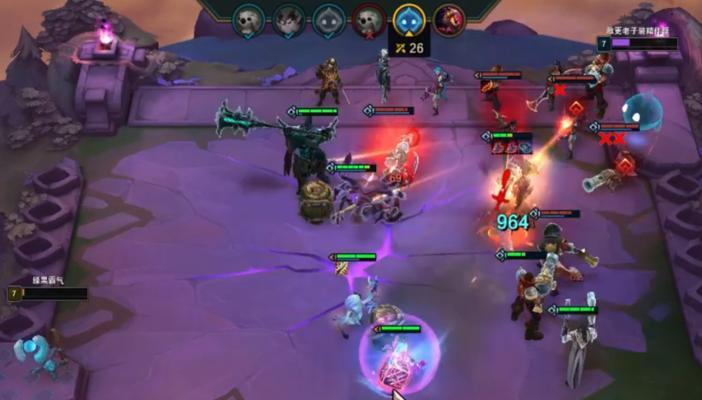Select the current round's blue sprite icon

(407, 19)
